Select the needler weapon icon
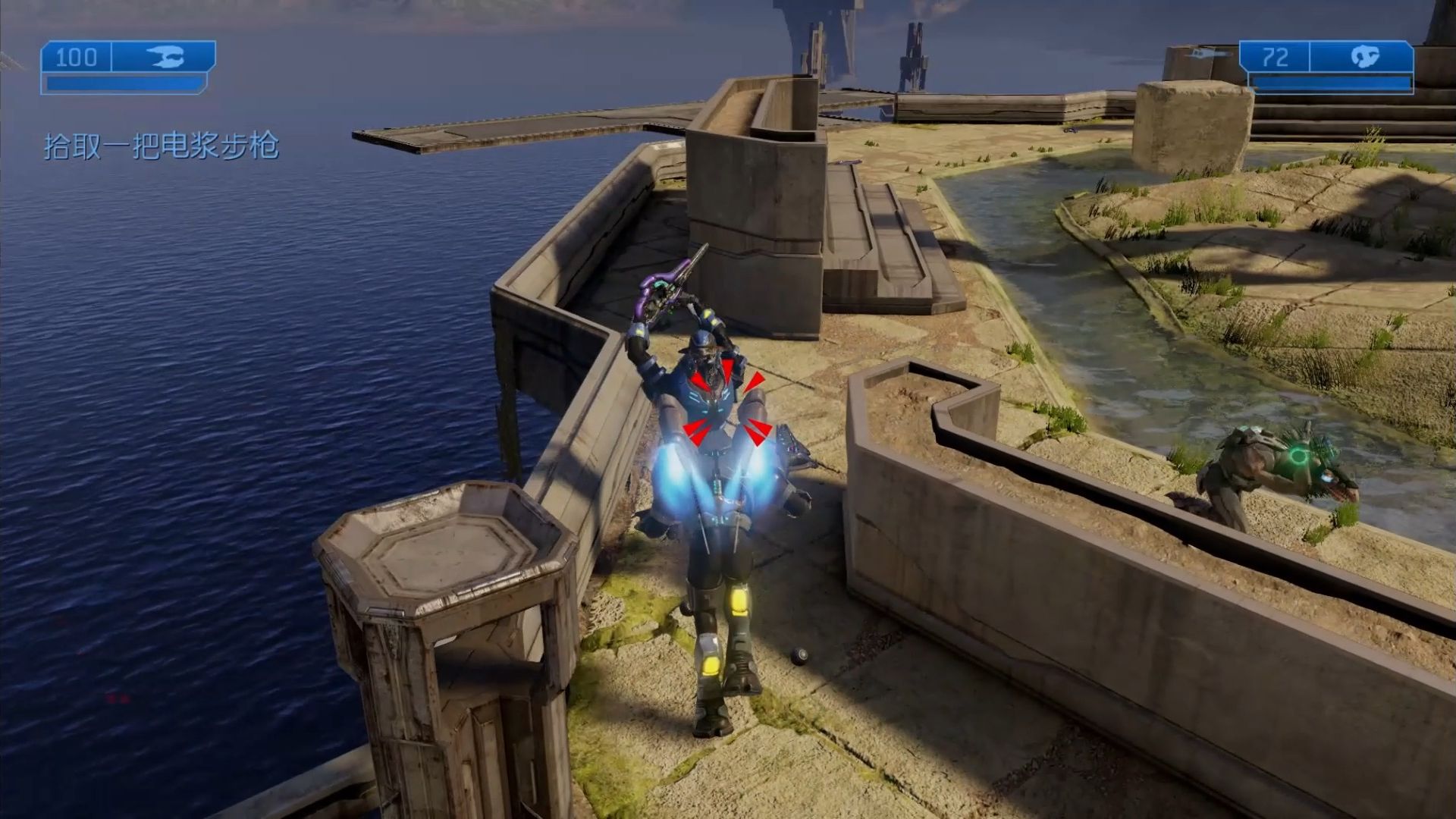The width and height of the screenshot is (1456, 819). point(1364,58)
